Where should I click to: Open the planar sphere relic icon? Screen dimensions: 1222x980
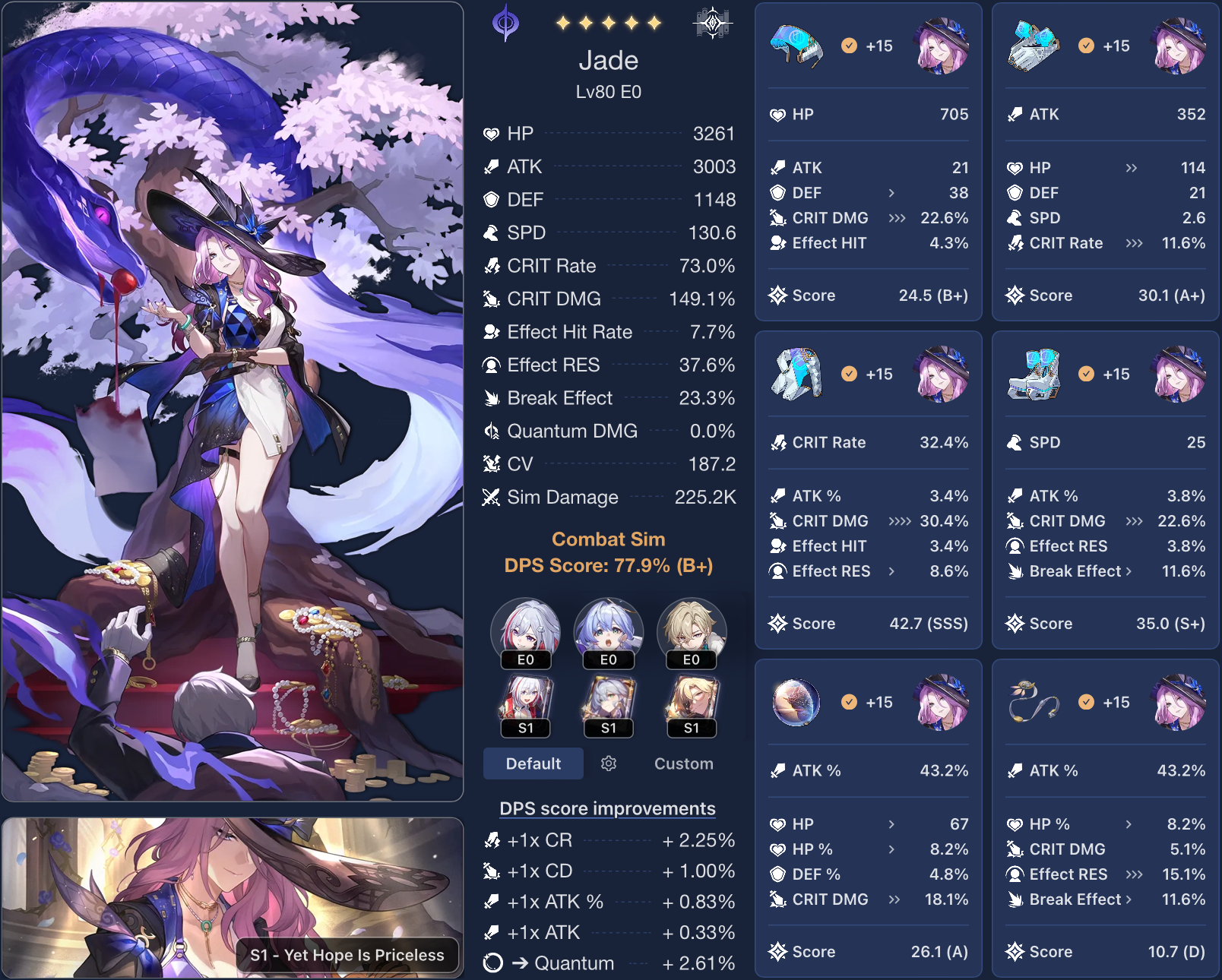click(796, 702)
